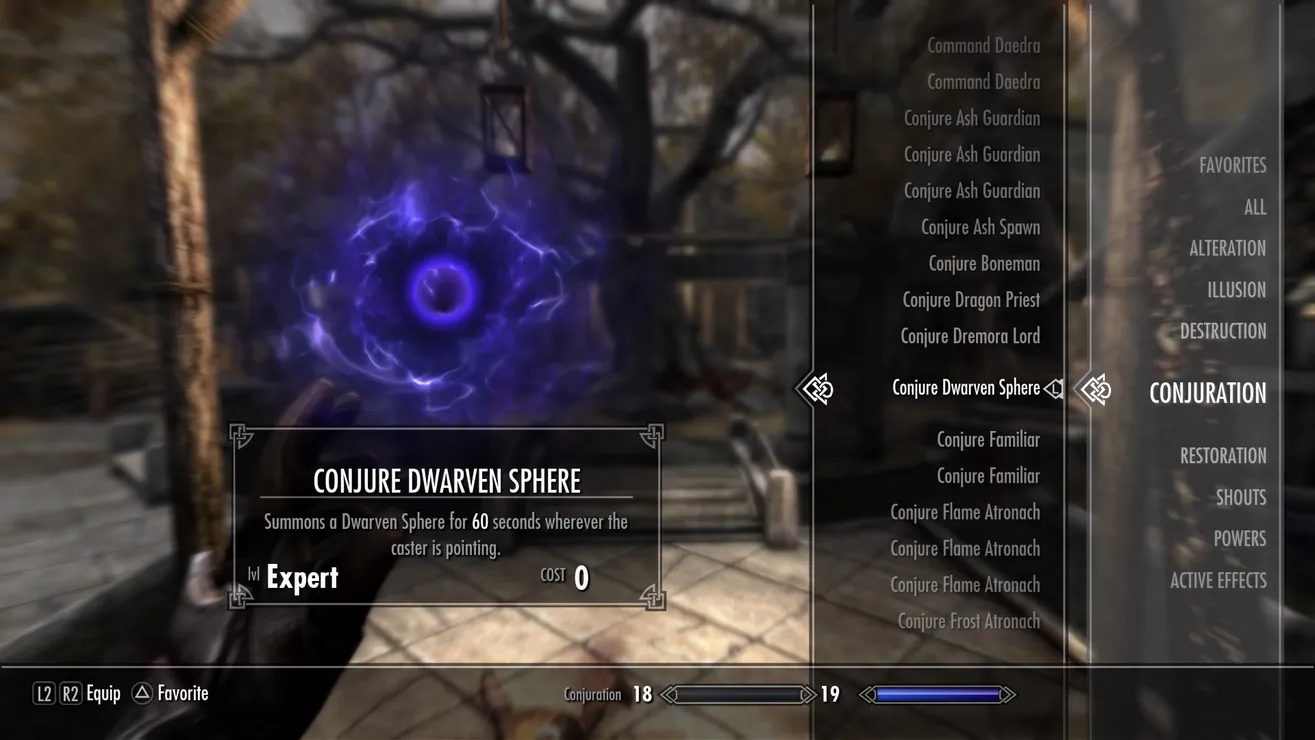
Task: Show All spells category
Action: pyautogui.click(x=1254, y=208)
